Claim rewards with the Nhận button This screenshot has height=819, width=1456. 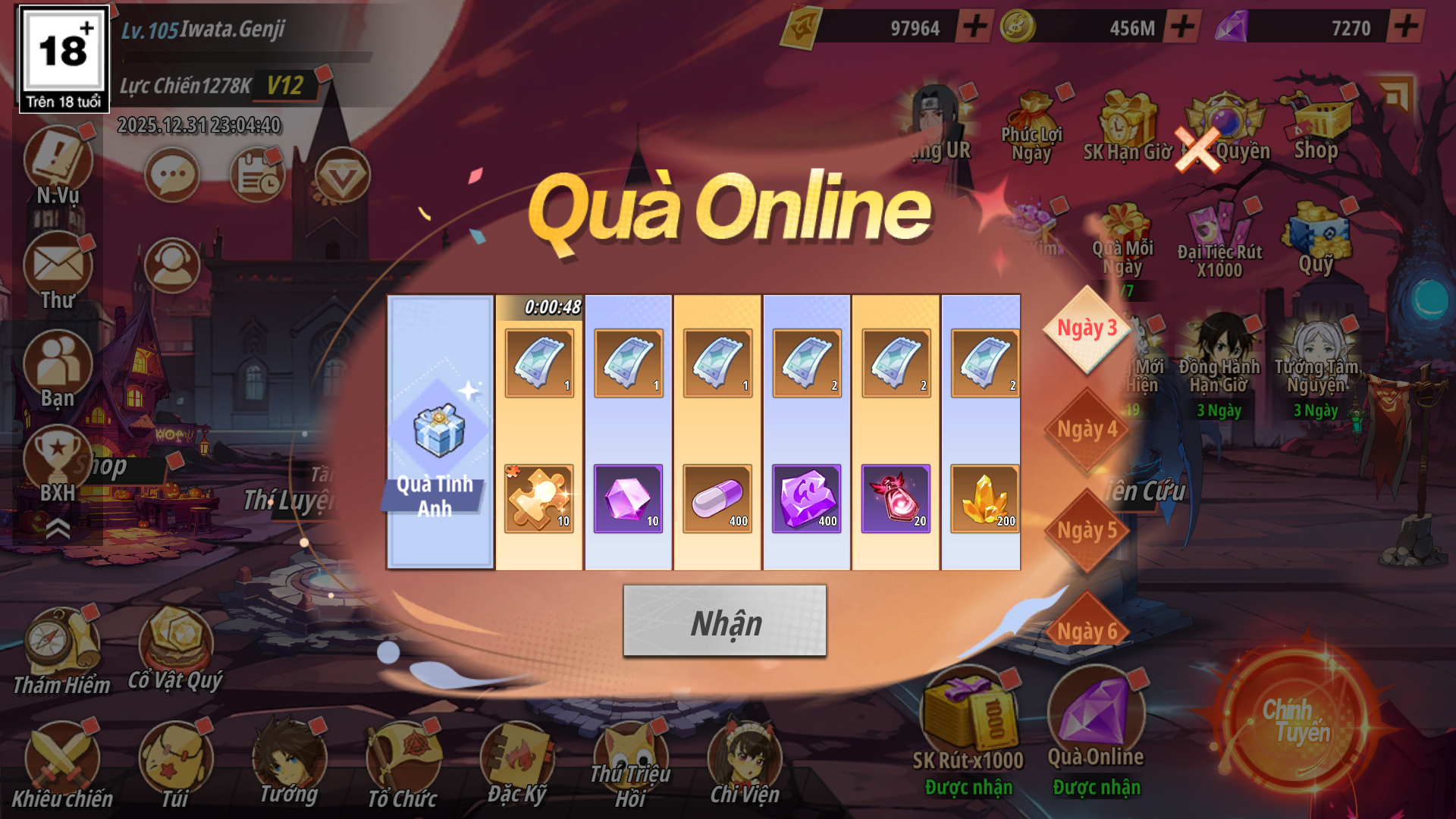[x=724, y=621]
